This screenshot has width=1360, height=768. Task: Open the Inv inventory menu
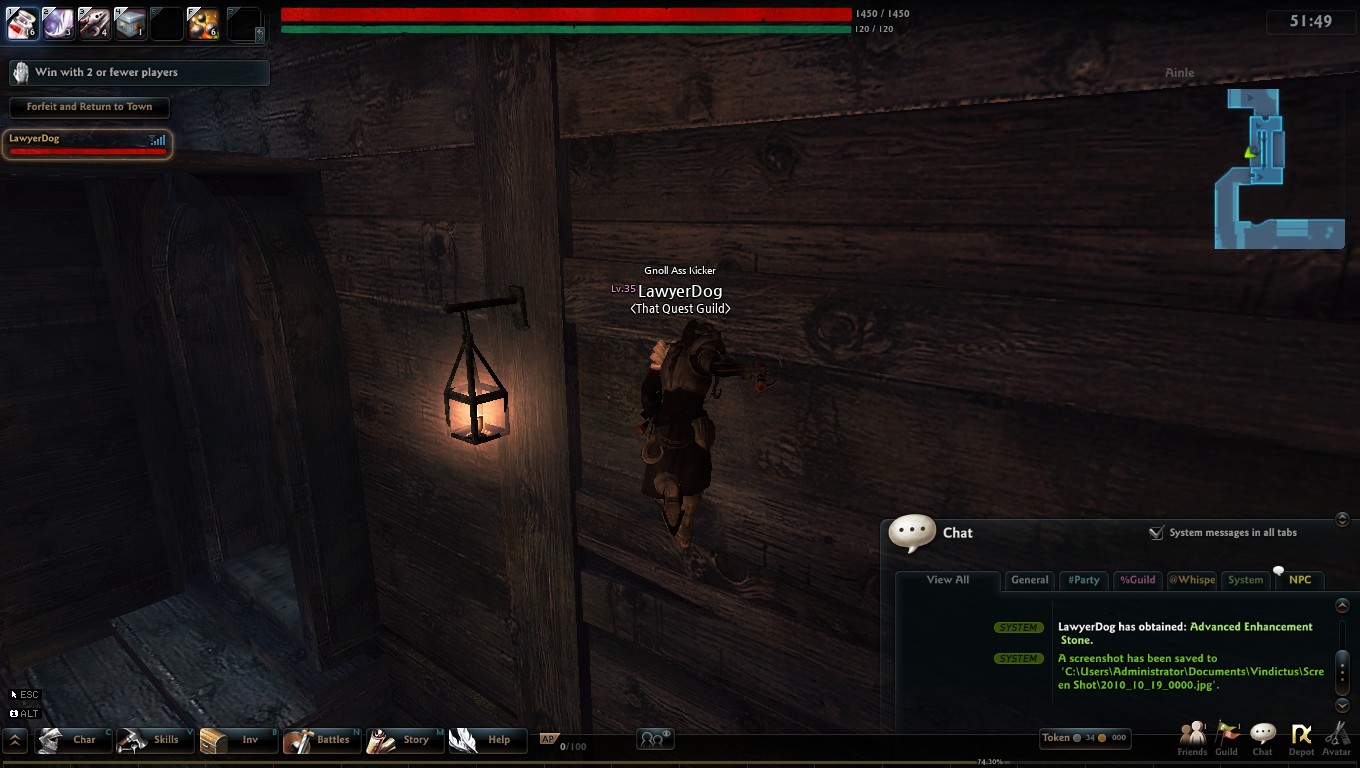[237, 740]
